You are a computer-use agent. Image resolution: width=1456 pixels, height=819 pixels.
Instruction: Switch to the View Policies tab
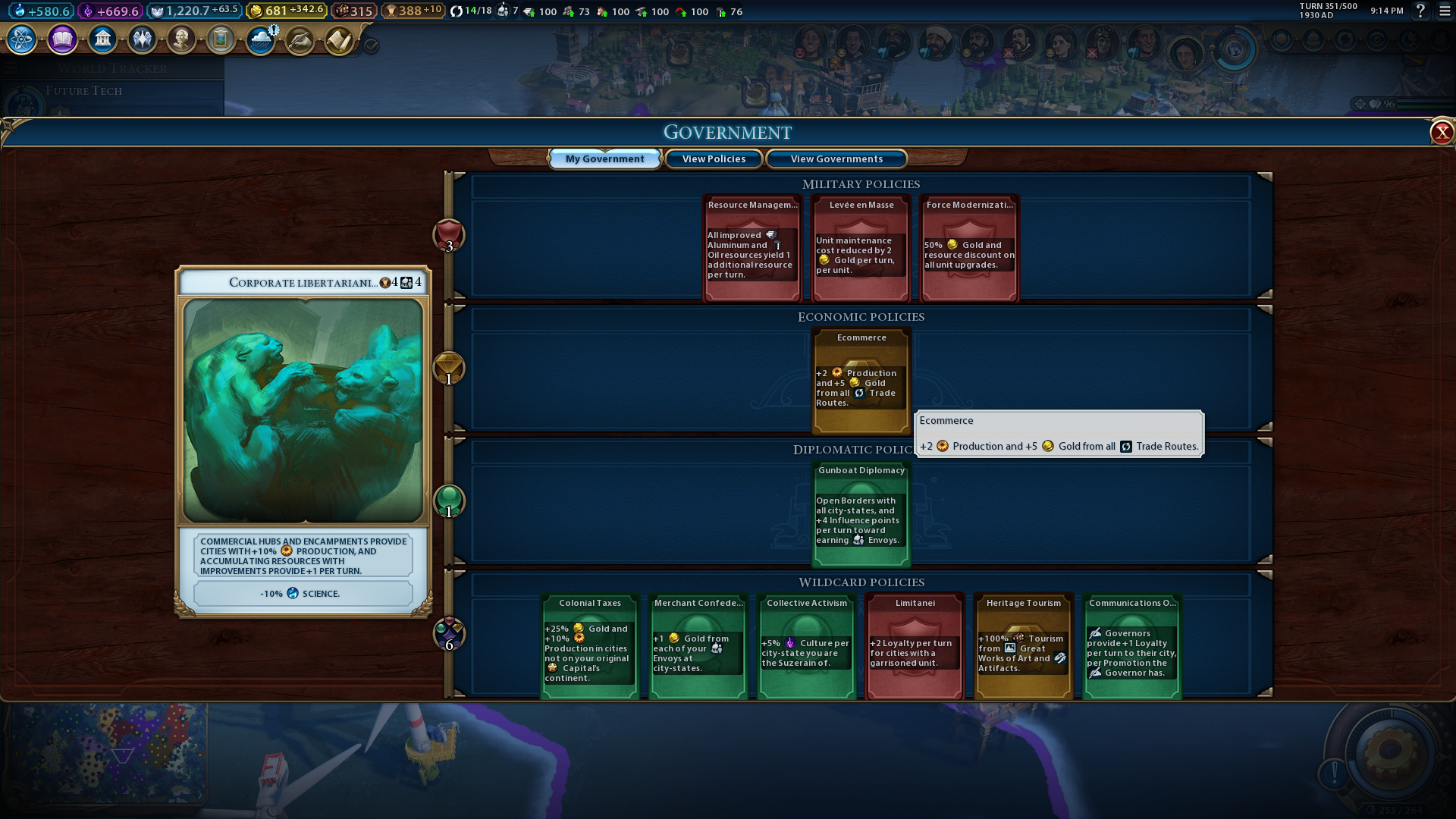713,158
